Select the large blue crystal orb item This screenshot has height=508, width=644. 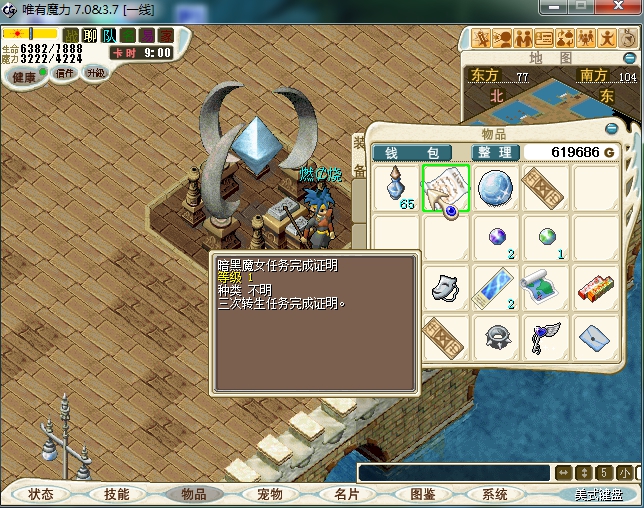pyautogui.click(x=496, y=188)
